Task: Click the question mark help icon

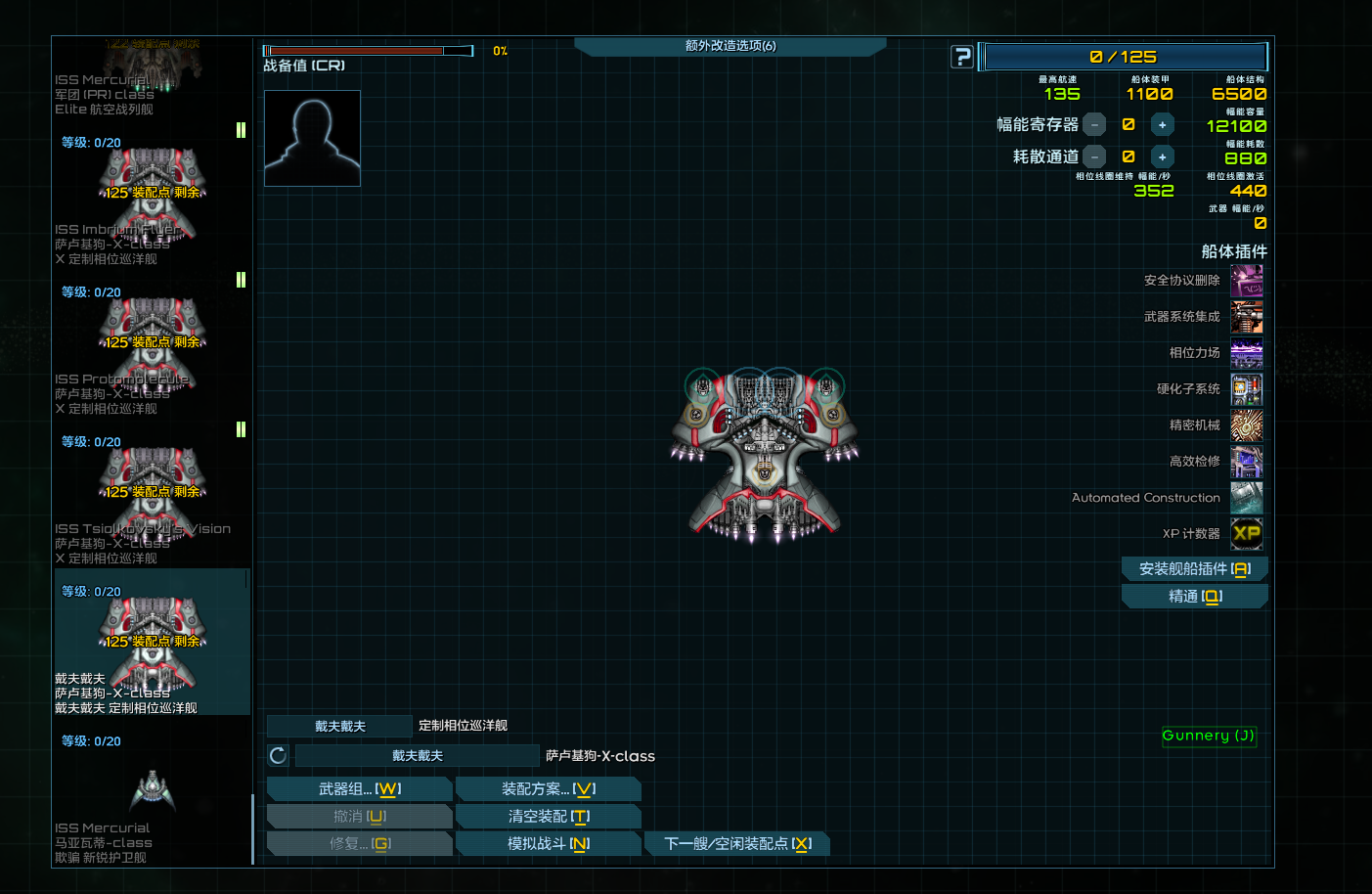Action: (961, 56)
